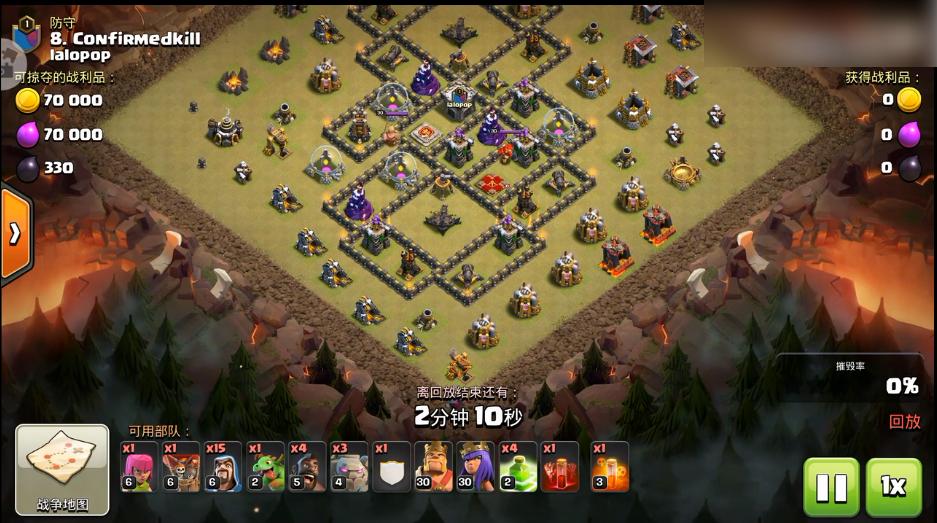Expand the orange arrow side panel
Viewport: 937px width, 523px height.
click(x=16, y=234)
